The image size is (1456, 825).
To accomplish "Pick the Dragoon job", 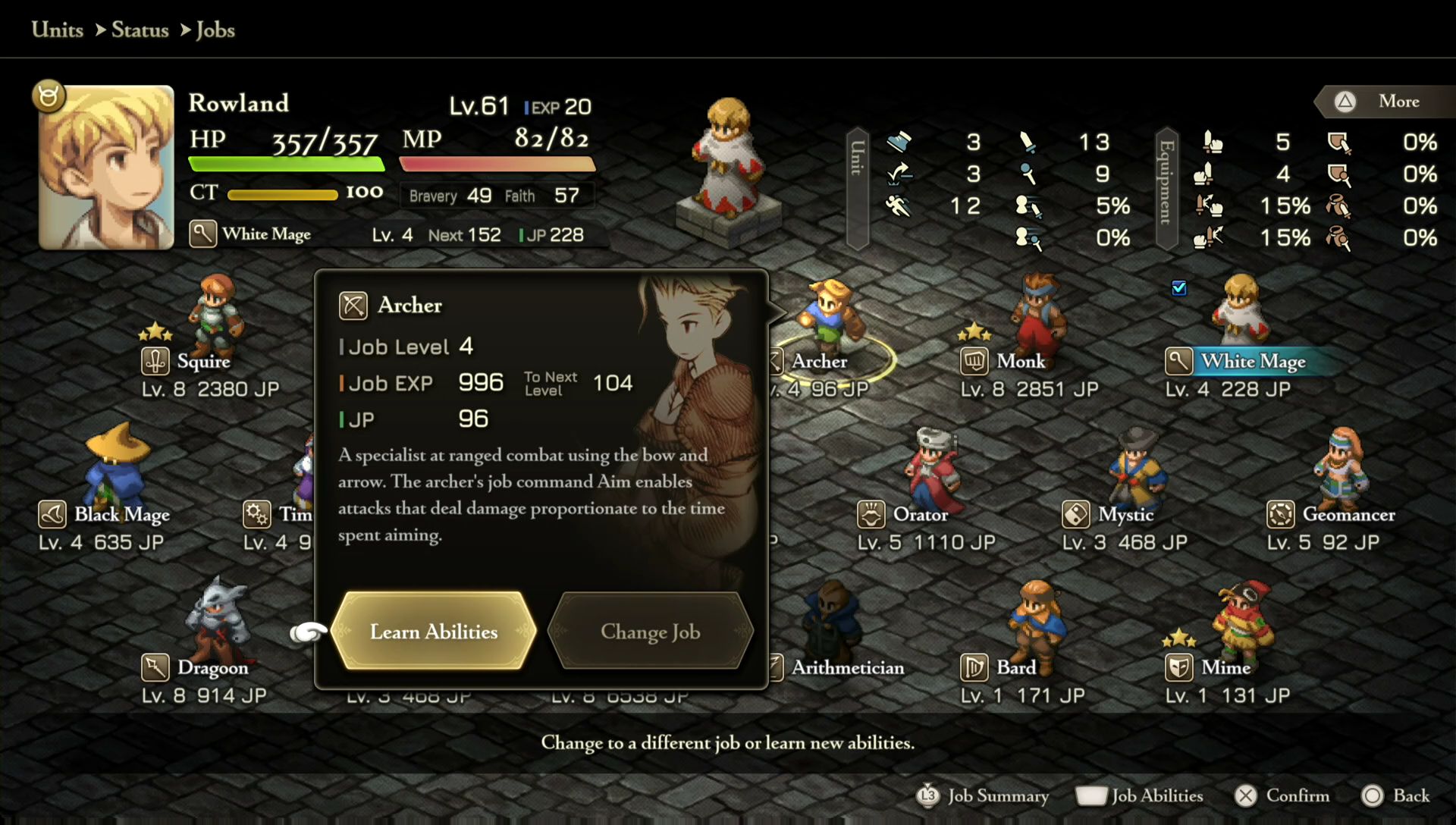I will (x=212, y=667).
